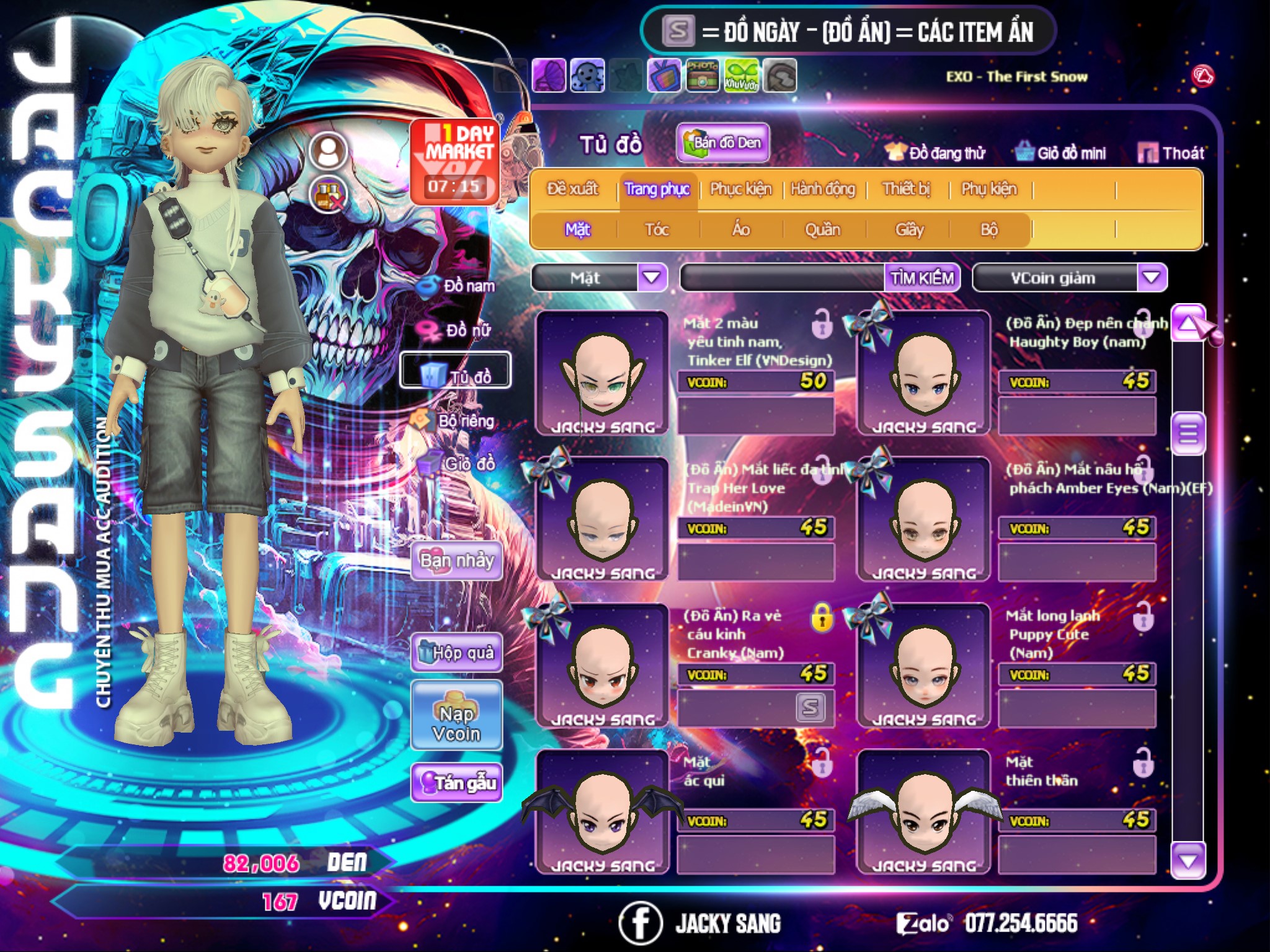The width and height of the screenshot is (1270, 952).
Task: Exit the wardrobe with Thoát
Action: (x=1171, y=153)
